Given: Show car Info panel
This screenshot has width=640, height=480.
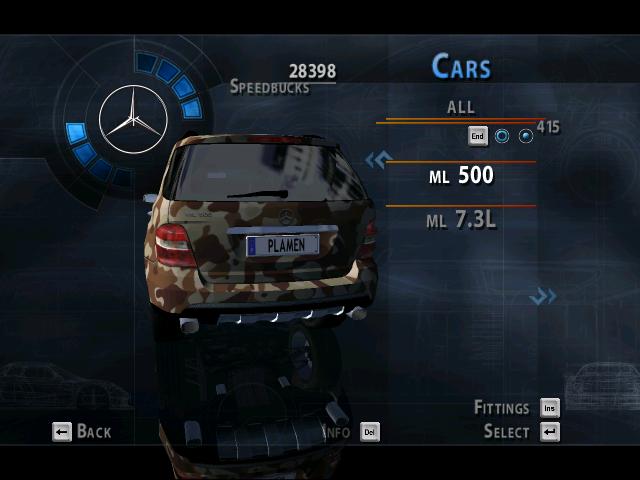Looking at the screenshot, I should (x=351, y=432).
